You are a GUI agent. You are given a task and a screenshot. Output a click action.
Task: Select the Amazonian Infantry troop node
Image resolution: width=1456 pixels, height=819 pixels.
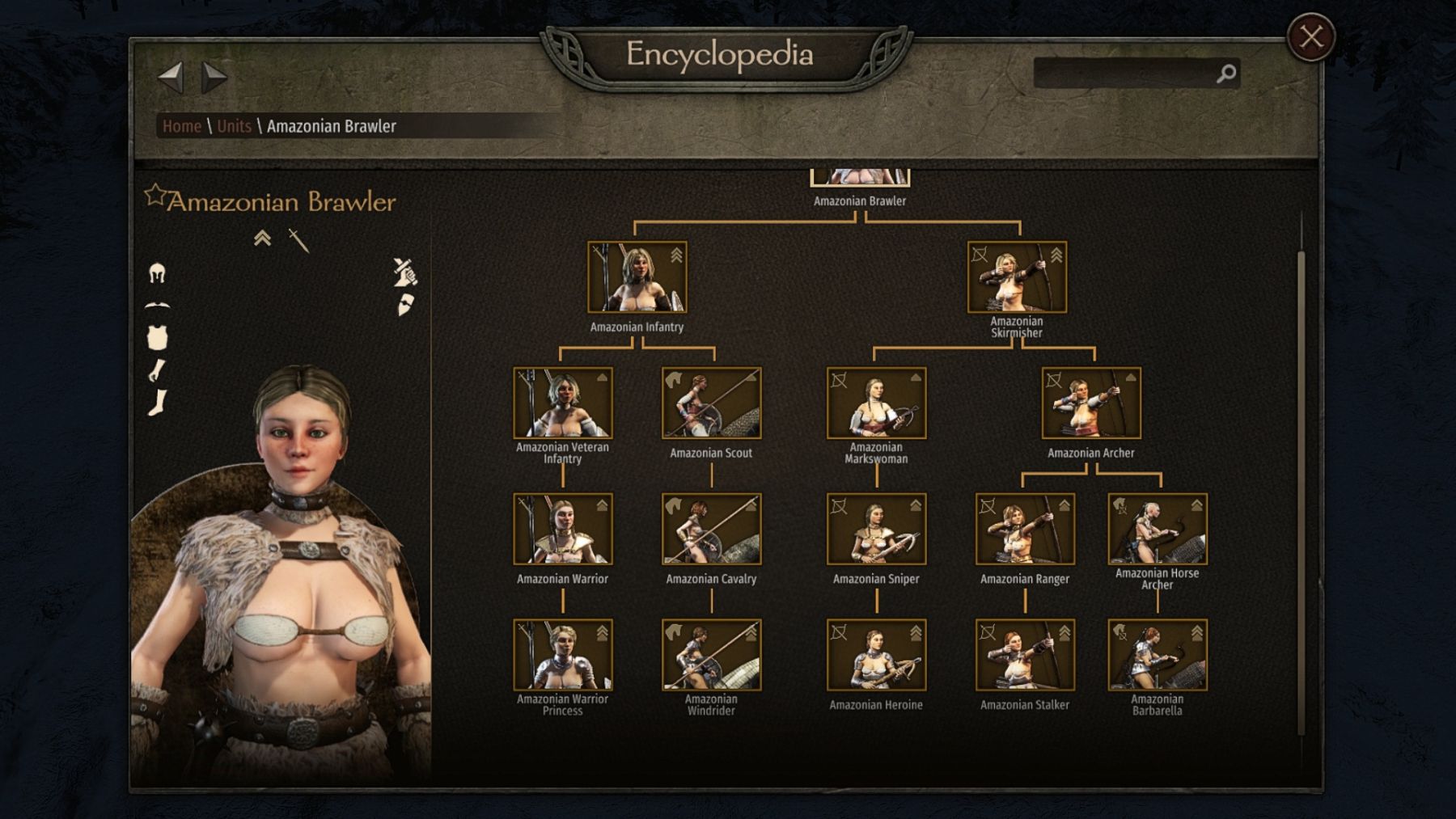point(637,277)
